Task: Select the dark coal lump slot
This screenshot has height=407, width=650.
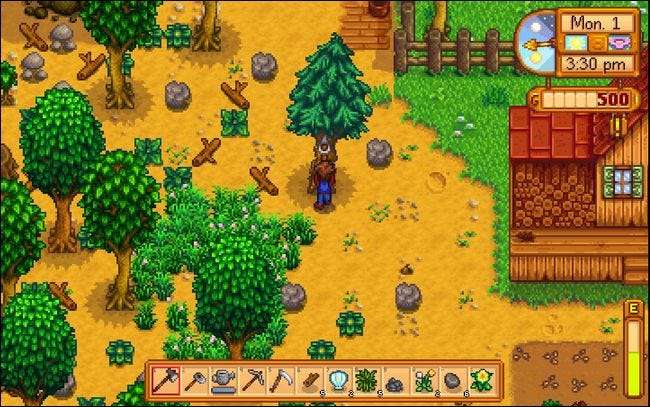Action: click(x=394, y=381)
